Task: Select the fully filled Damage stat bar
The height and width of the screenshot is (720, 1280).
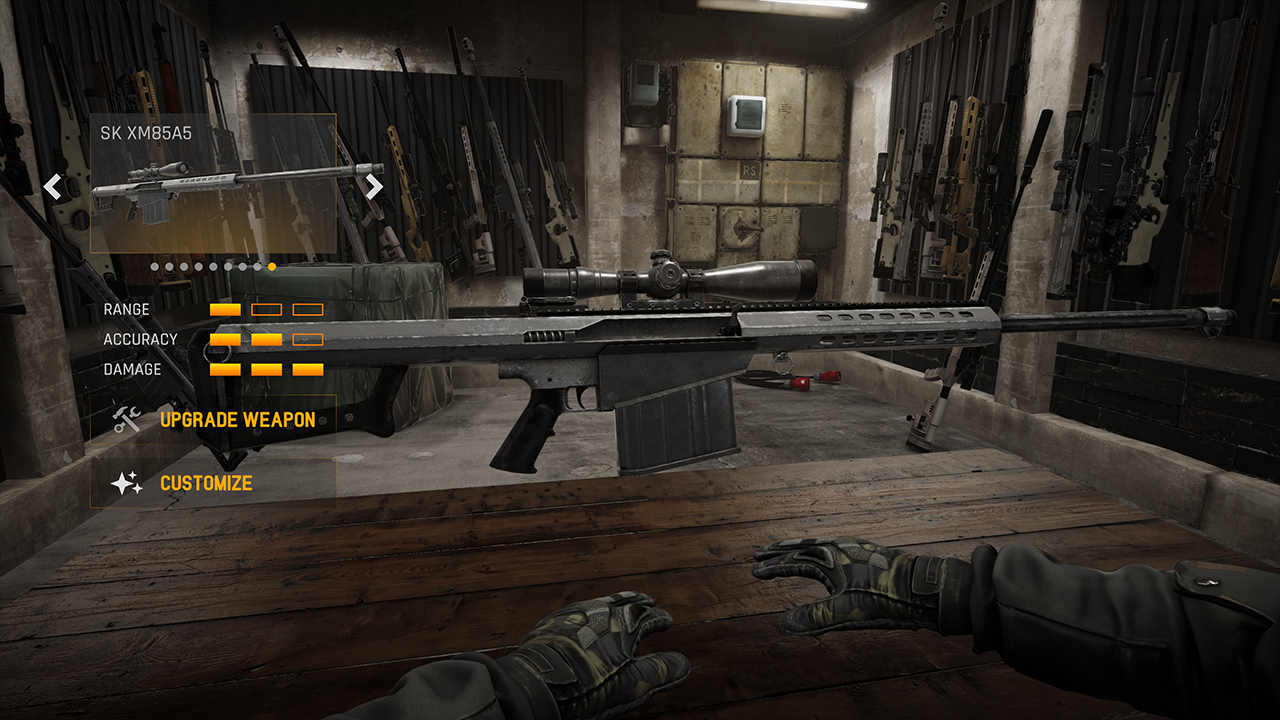Action: point(266,368)
